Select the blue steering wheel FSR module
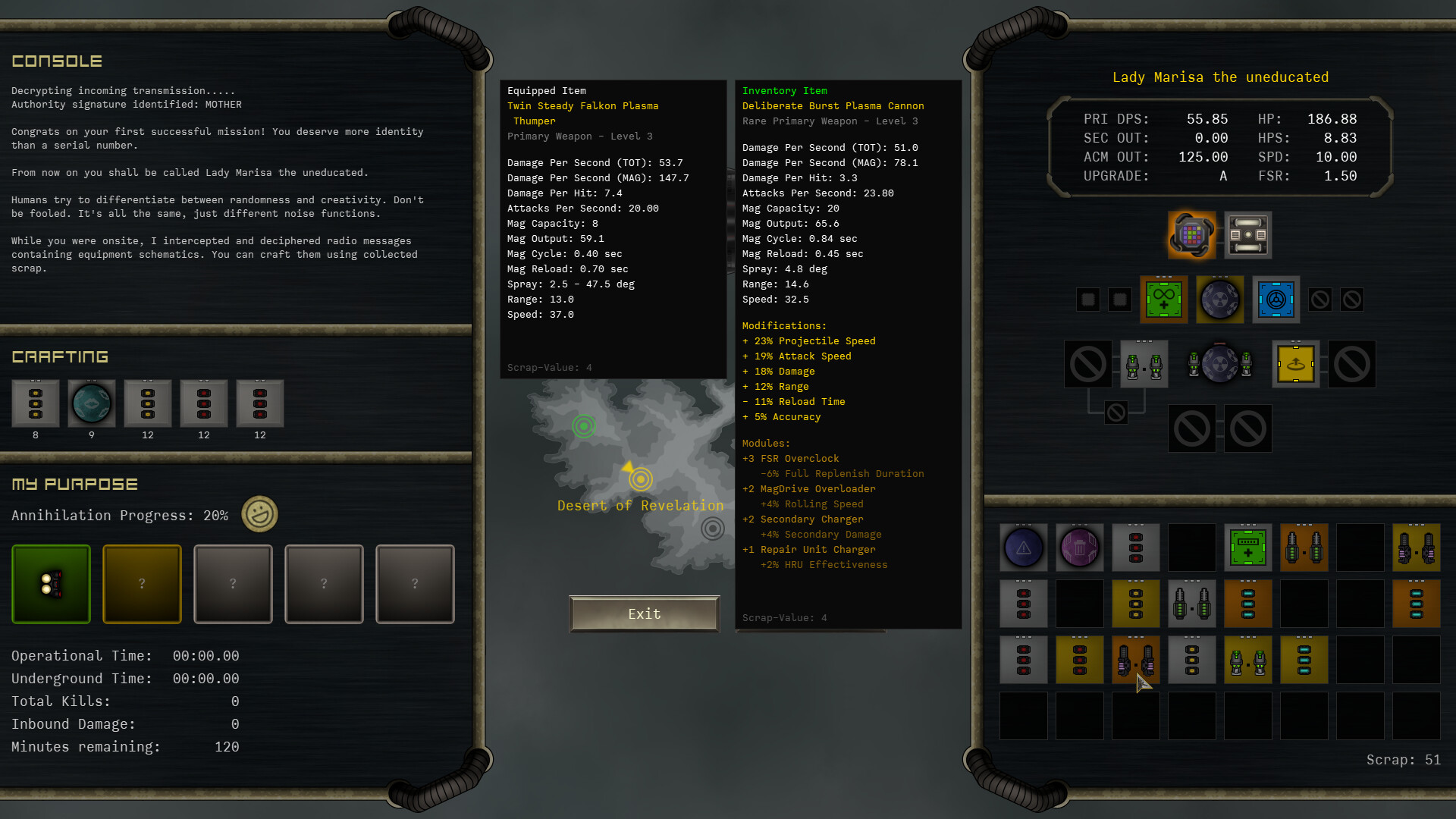Viewport: 1456px width, 819px height. click(1276, 299)
